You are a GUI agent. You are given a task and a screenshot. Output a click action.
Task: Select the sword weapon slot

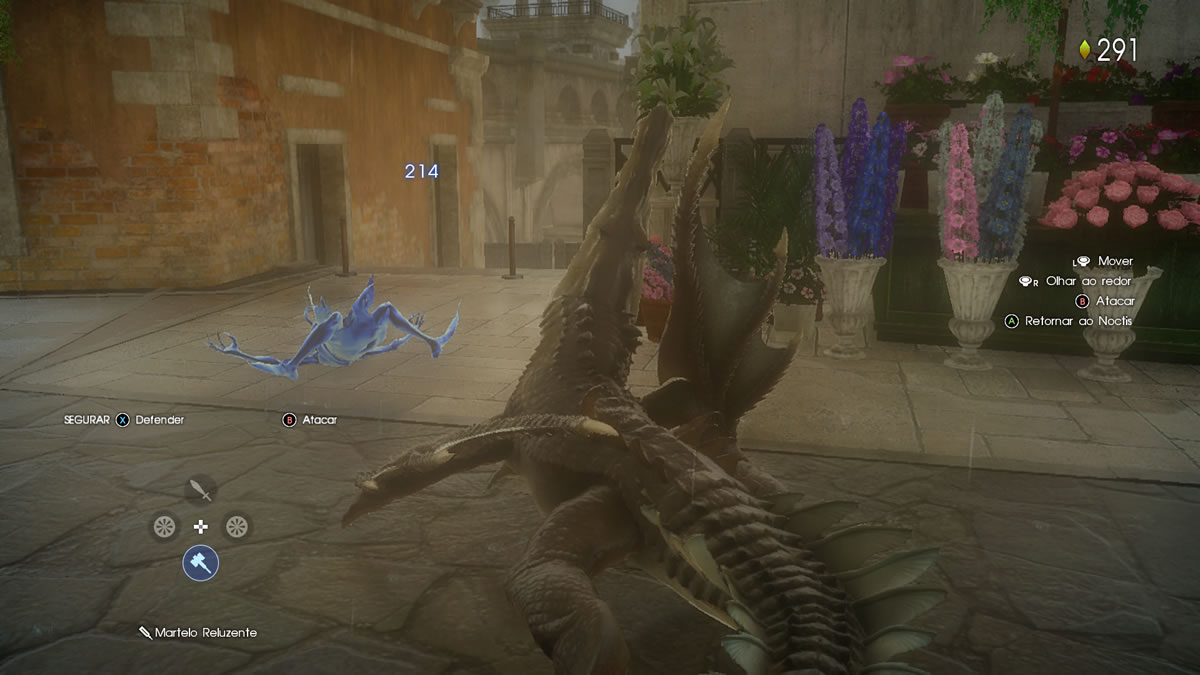click(x=201, y=490)
